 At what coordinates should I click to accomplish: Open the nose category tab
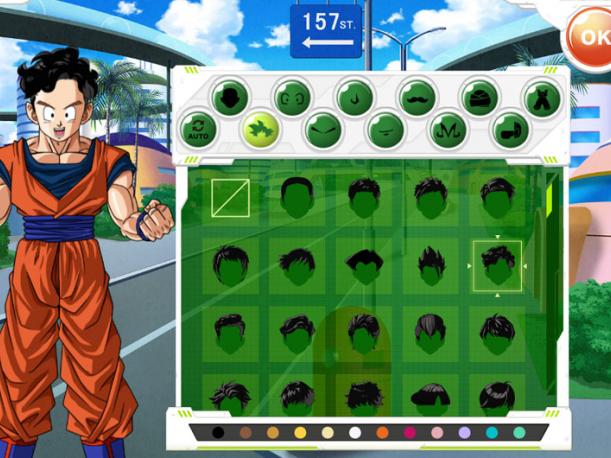coord(355,98)
